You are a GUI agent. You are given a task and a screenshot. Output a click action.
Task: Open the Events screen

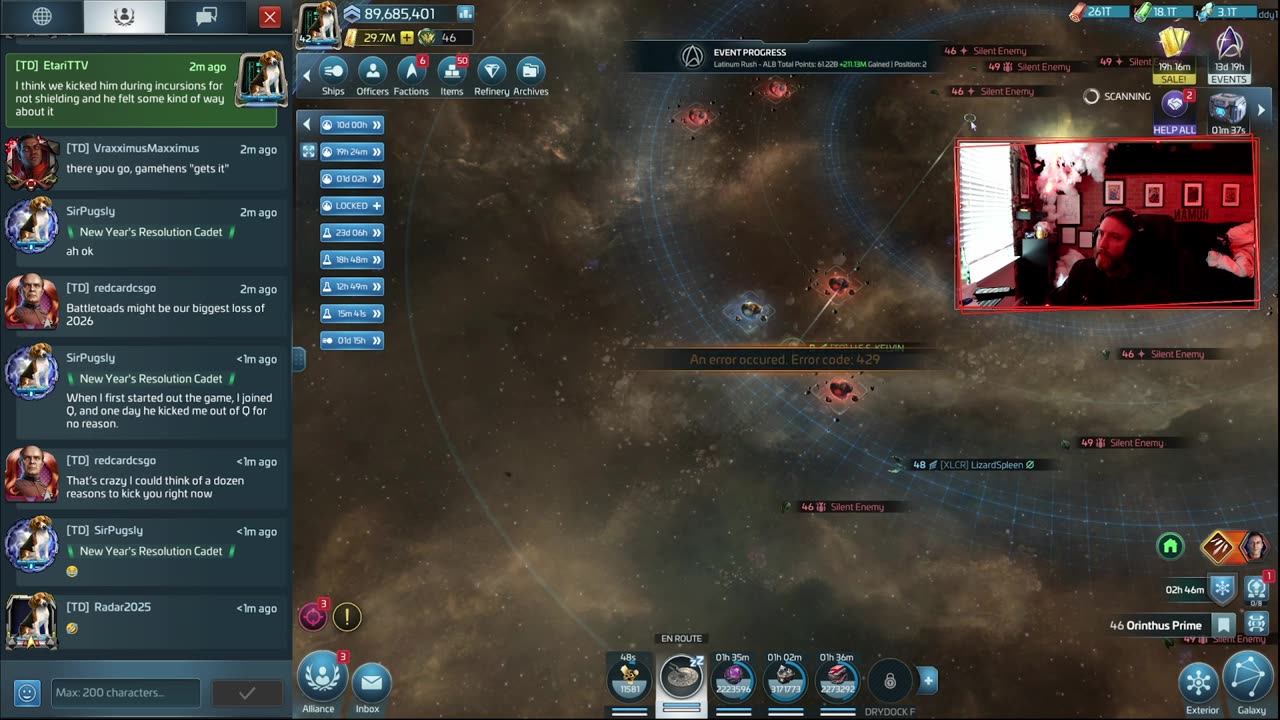pyautogui.click(x=1229, y=55)
